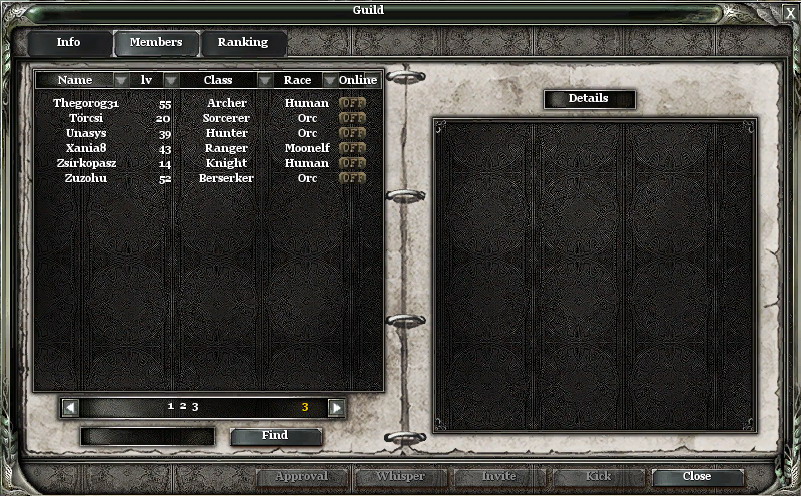Pick Unasys from the member list
This screenshot has width=801, height=496.
pyautogui.click(x=86, y=133)
